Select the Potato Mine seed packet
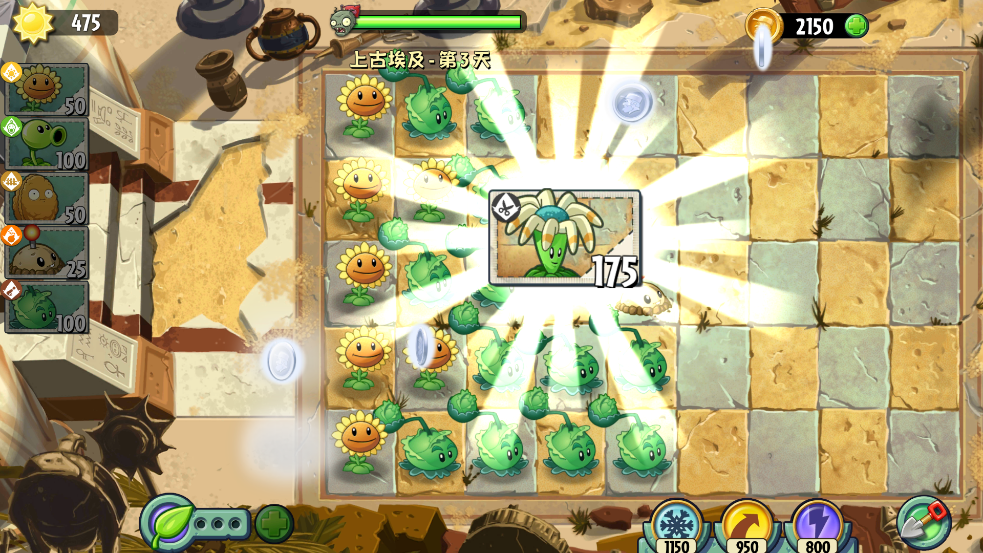The height and width of the screenshot is (553, 983). pos(47,251)
